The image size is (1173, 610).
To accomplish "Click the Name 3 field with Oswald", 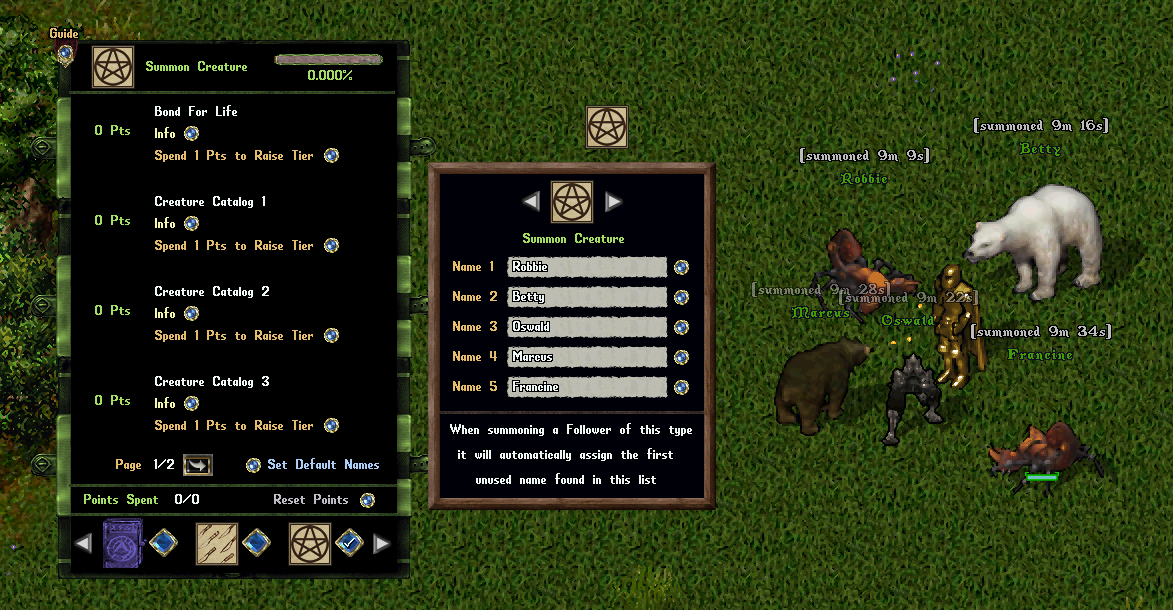I will [x=586, y=327].
